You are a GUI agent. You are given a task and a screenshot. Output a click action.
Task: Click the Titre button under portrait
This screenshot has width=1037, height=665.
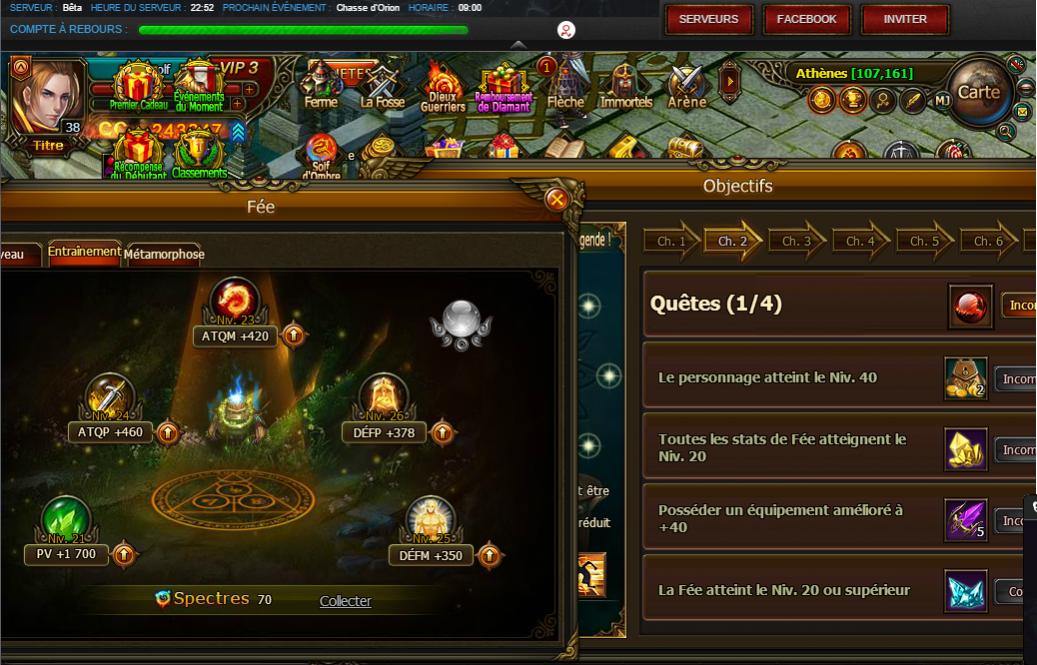coord(47,146)
